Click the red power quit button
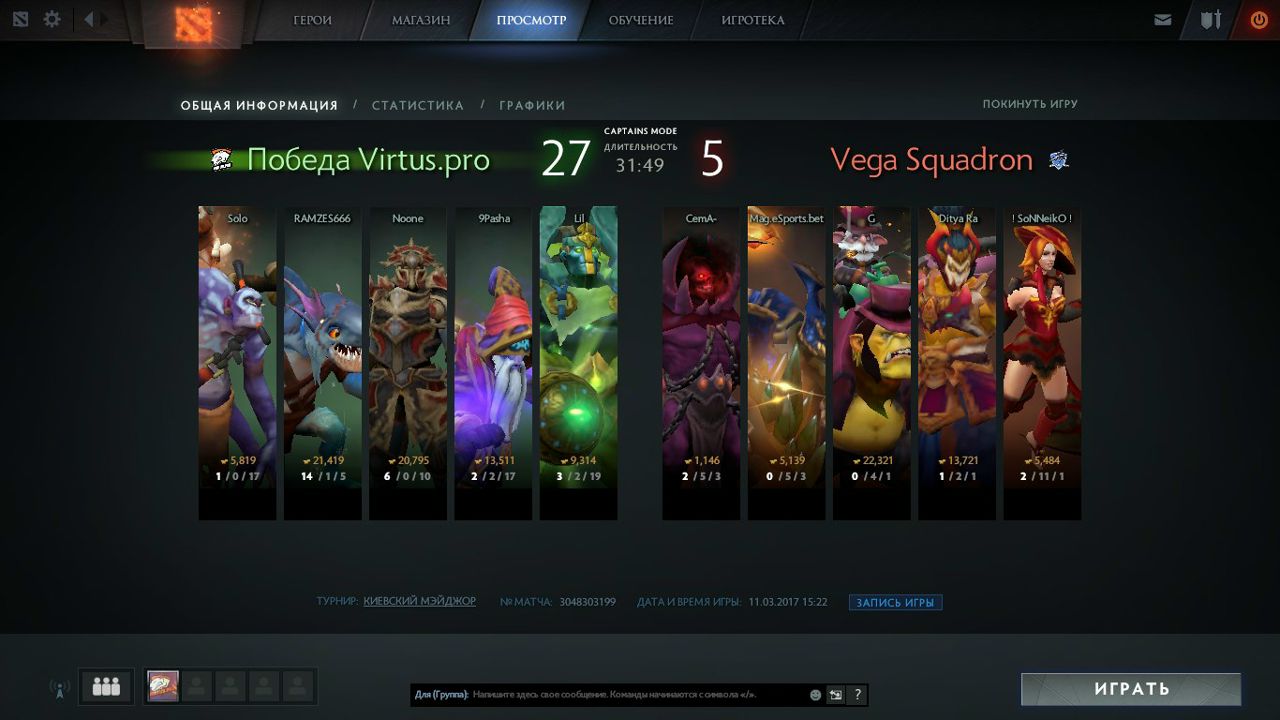Image resolution: width=1280 pixels, height=720 pixels. point(1258,20)
